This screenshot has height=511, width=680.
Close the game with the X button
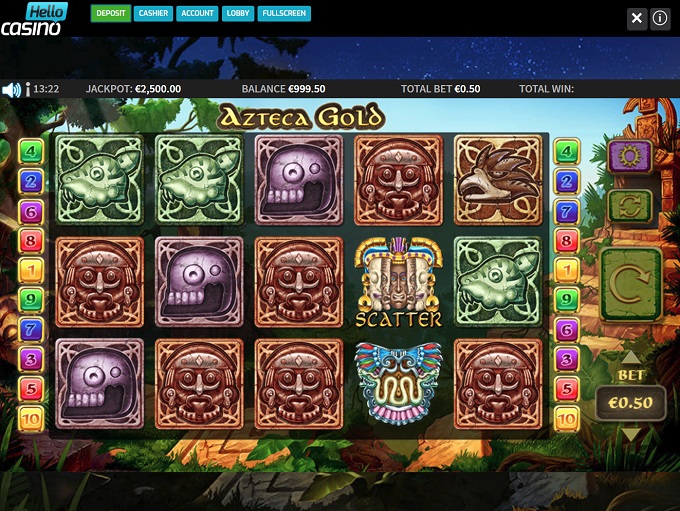click(x=637, y=18)
